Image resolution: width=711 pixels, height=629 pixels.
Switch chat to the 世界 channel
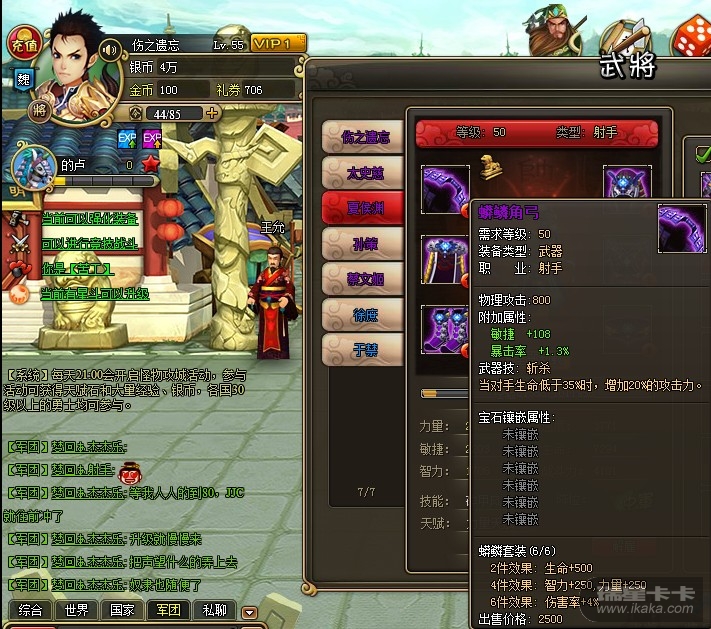(75, 609)
